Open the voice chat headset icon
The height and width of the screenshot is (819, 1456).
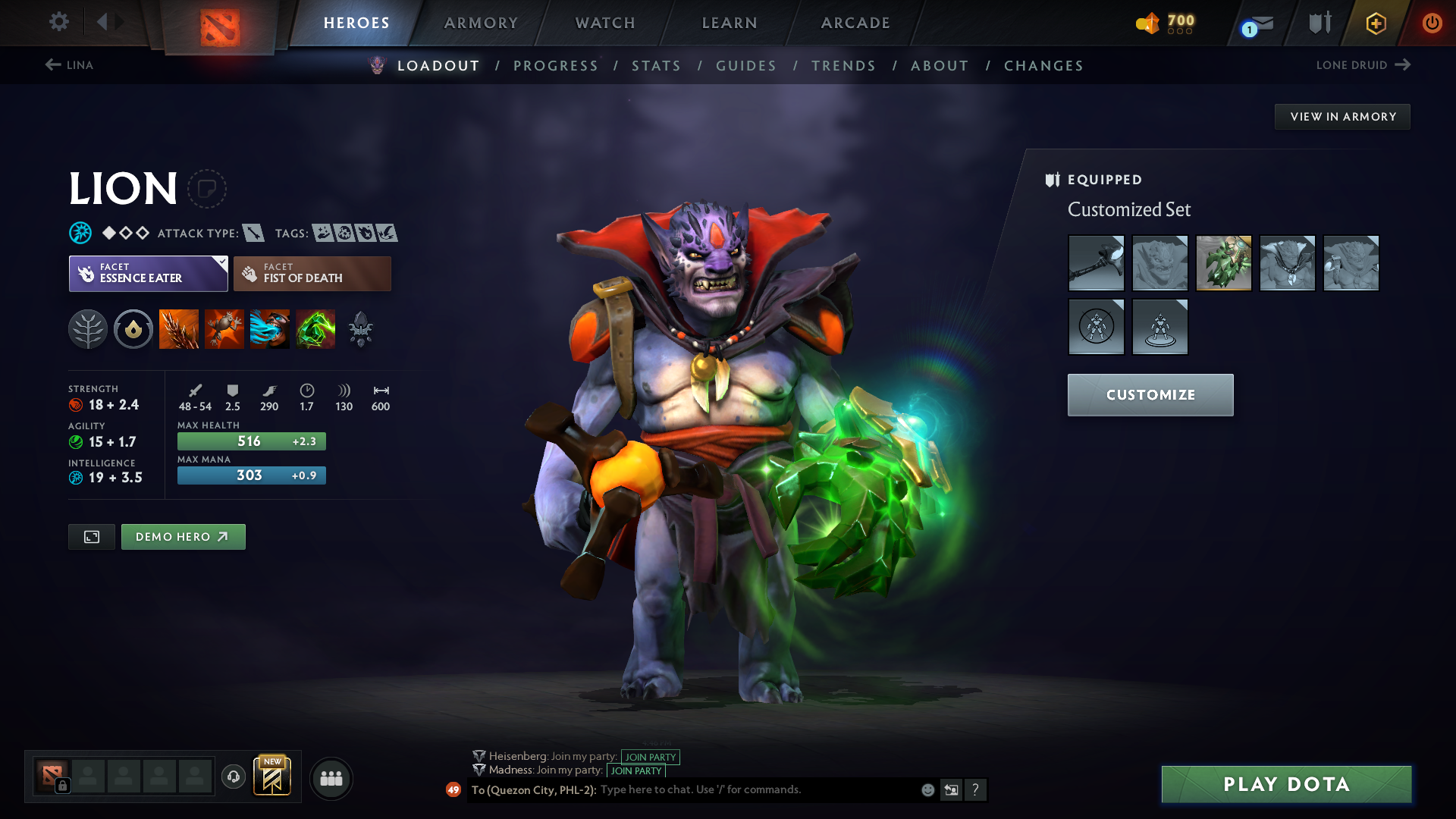click(233, 778)
